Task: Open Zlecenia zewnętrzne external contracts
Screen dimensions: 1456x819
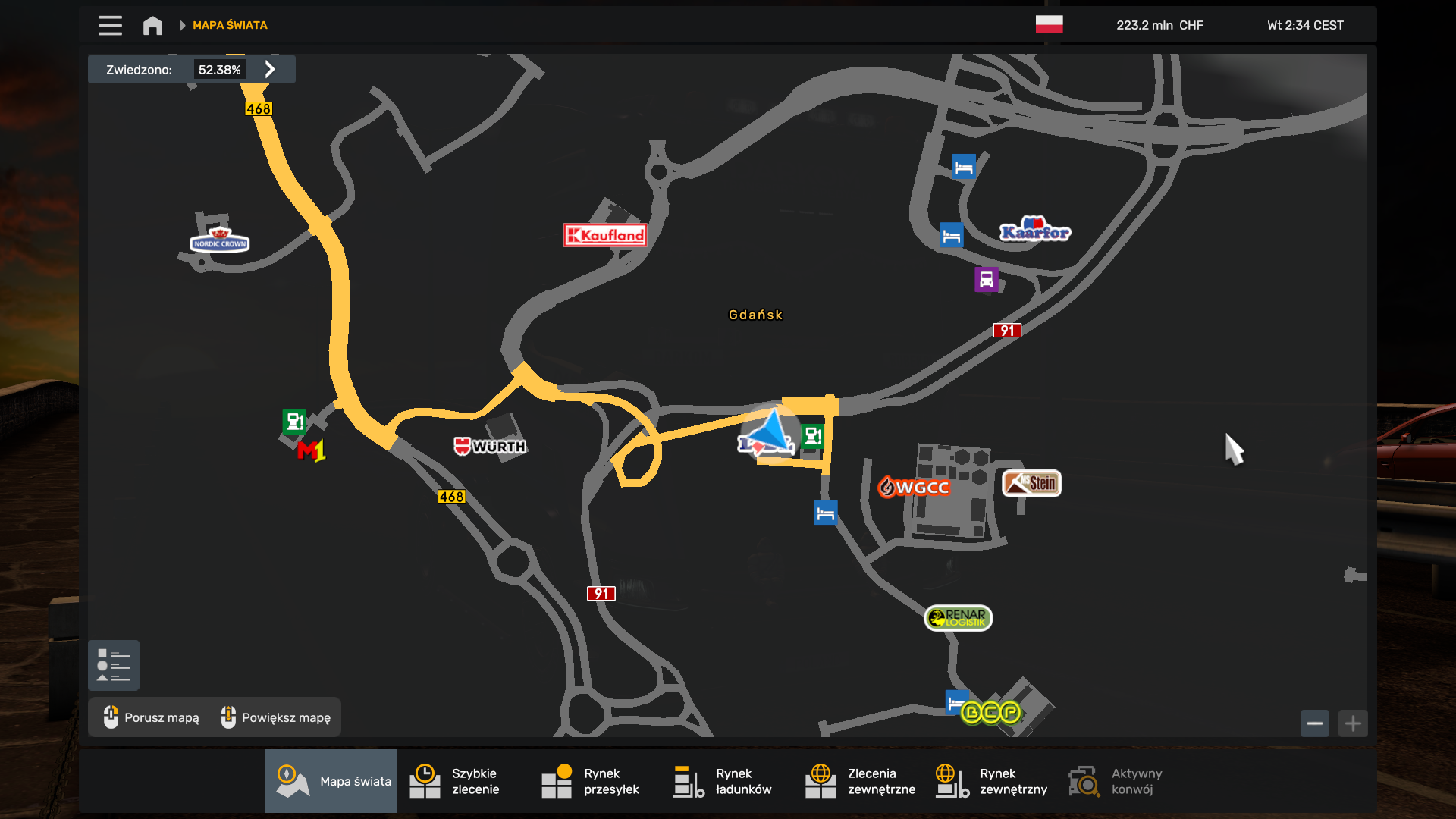Action: click(x=860, y=781)
